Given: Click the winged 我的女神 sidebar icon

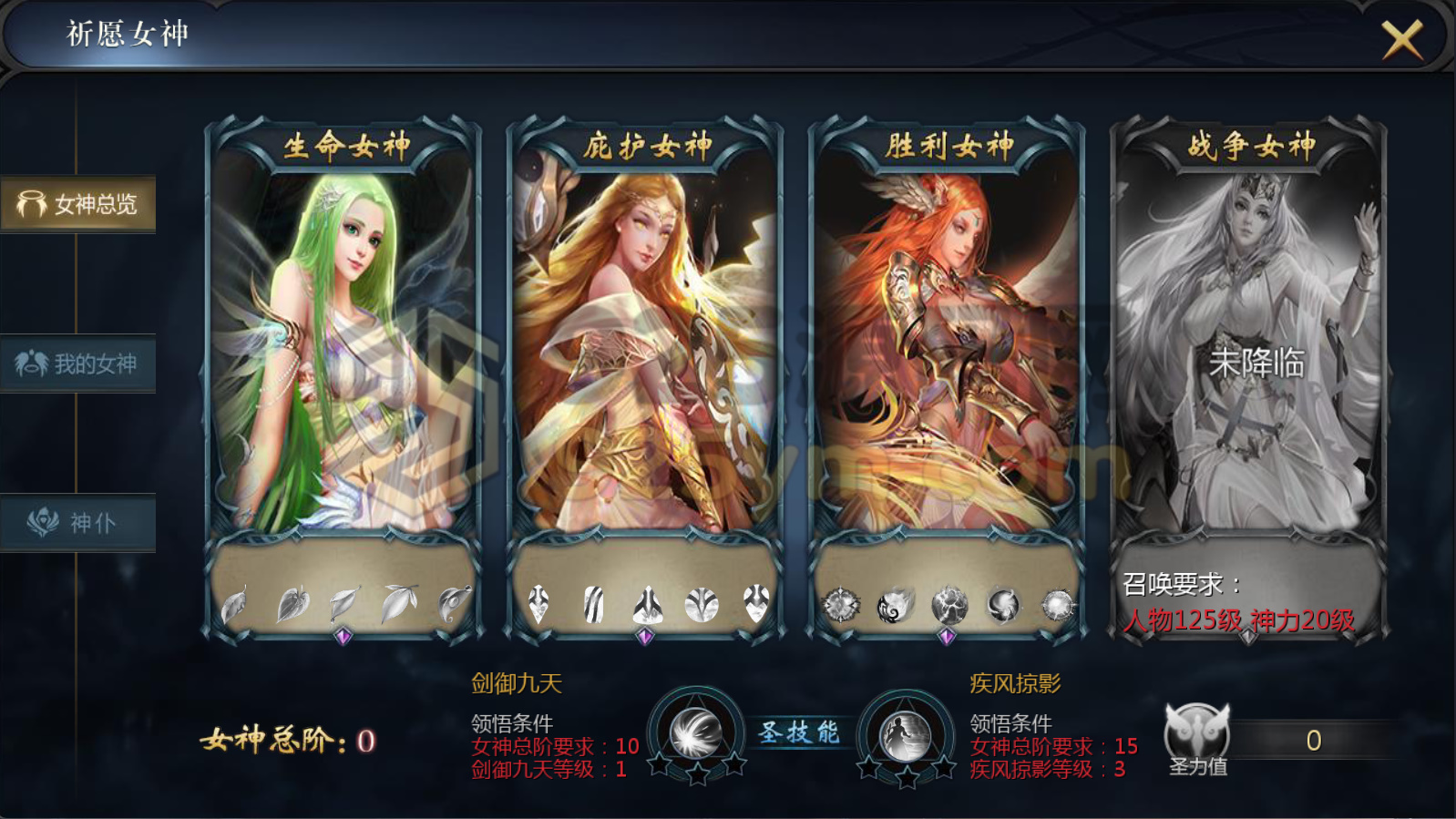Looking at the screenshot, I should click(x=30, y=363).
